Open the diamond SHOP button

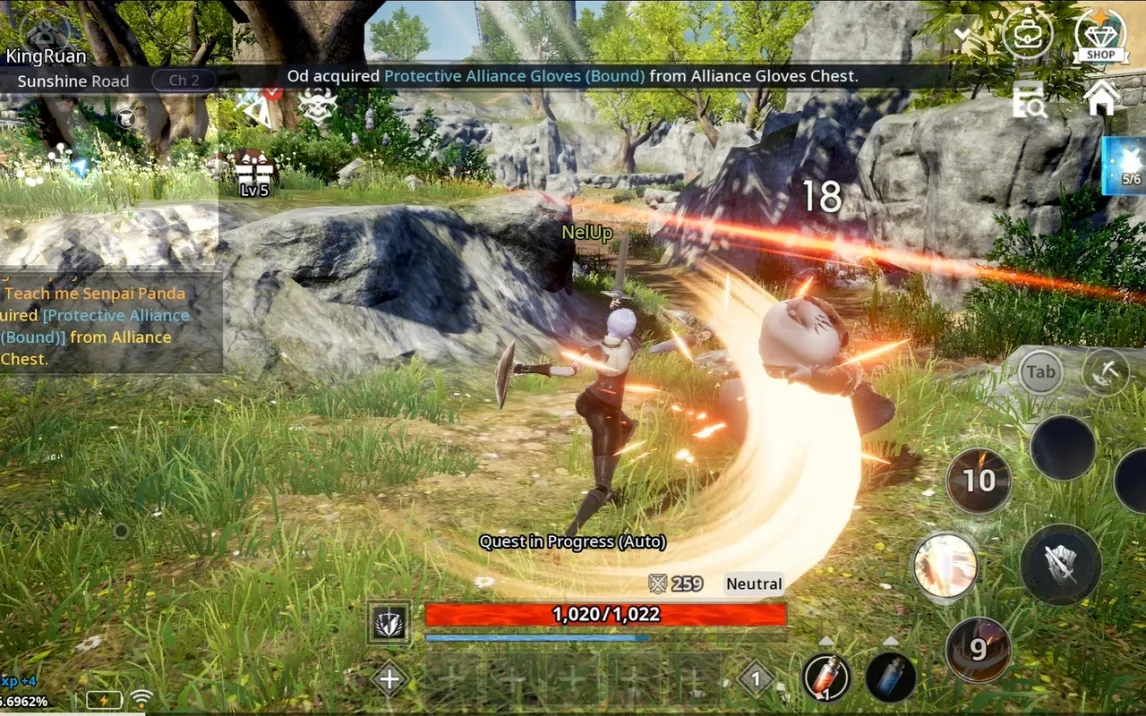pyautogui.click(x=1100, y=36)
